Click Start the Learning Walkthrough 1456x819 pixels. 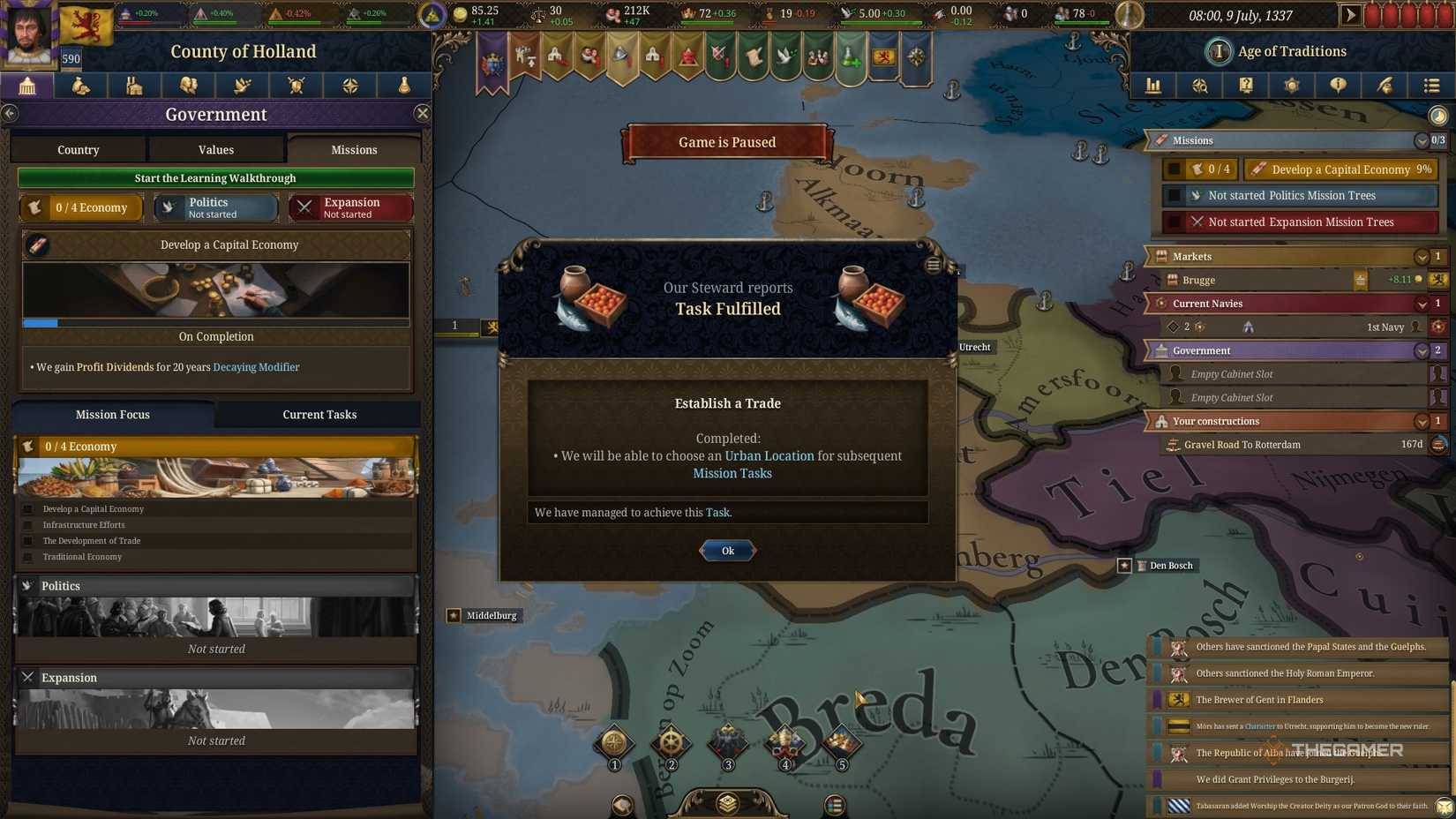click(x=215, y=177)
